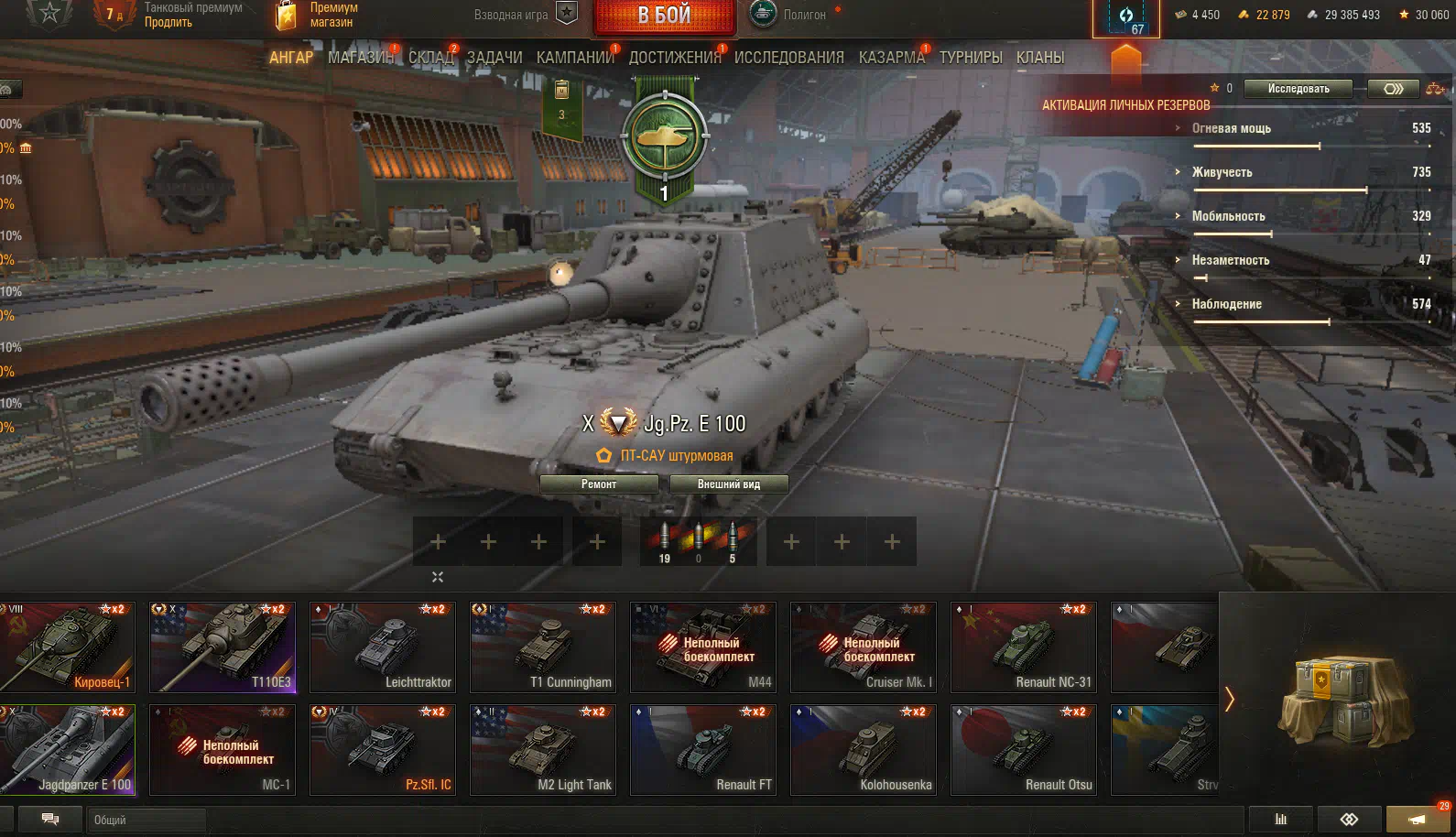
Task: Switch to the КАЗАРМА tab
Action: tap(891, 58)
